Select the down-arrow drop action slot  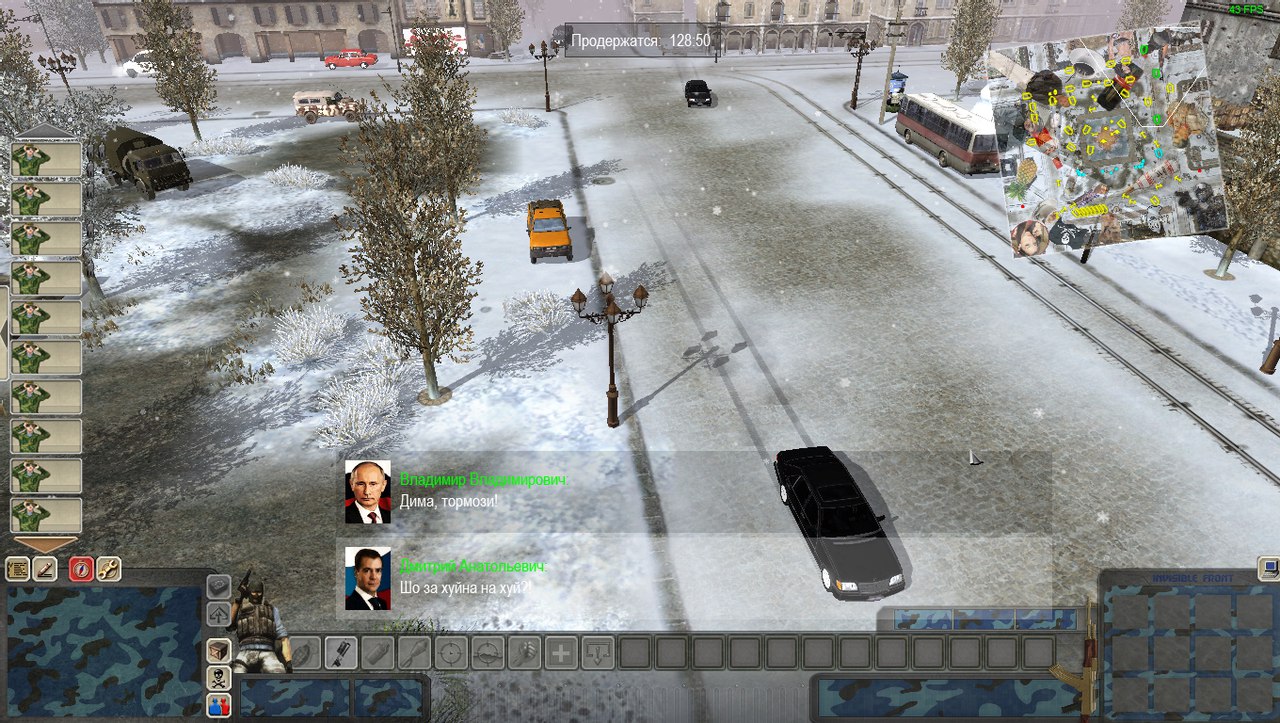[598, 653]
